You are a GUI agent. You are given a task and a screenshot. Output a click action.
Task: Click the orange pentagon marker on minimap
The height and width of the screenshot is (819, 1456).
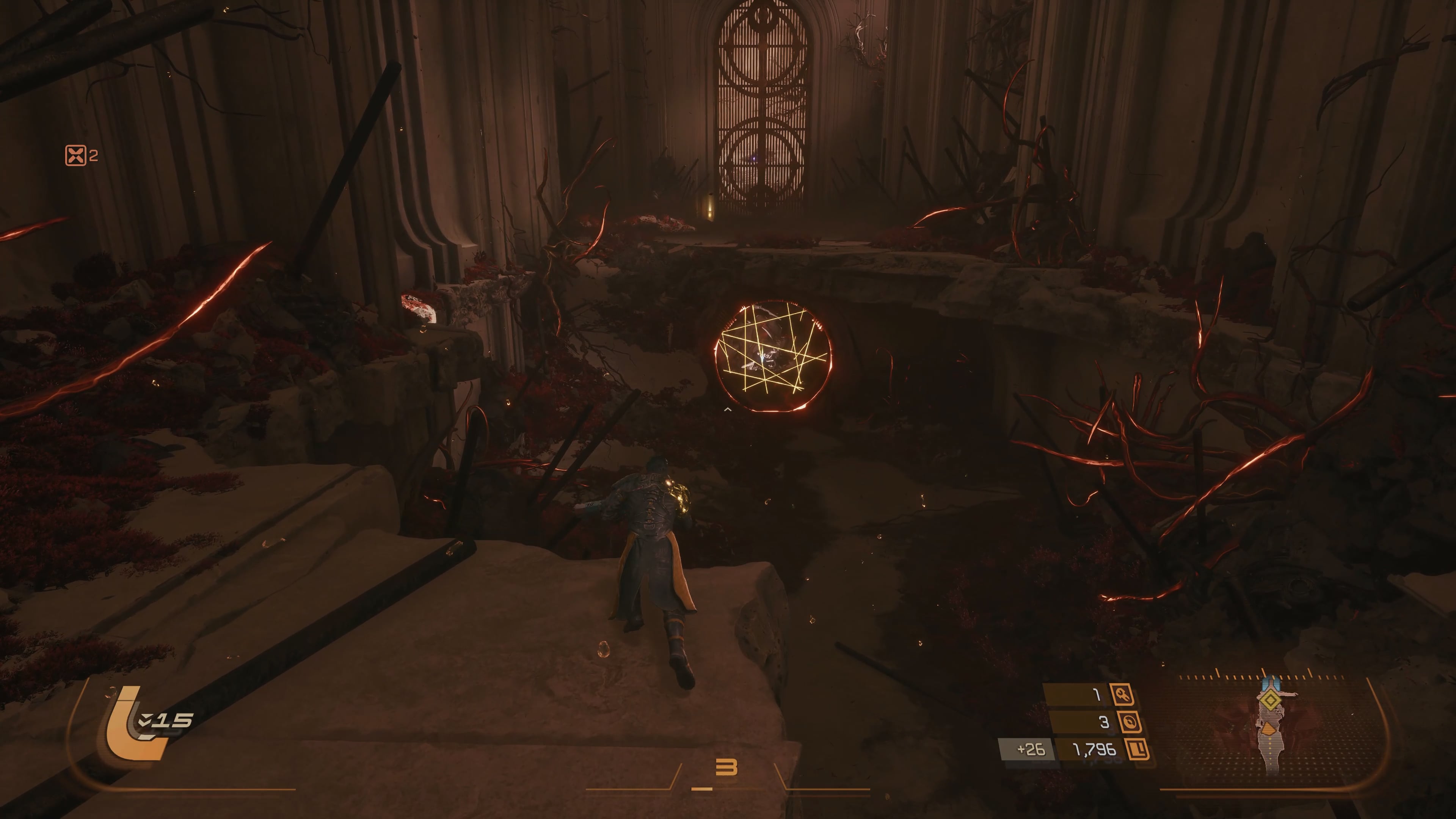pos(1269,729)
